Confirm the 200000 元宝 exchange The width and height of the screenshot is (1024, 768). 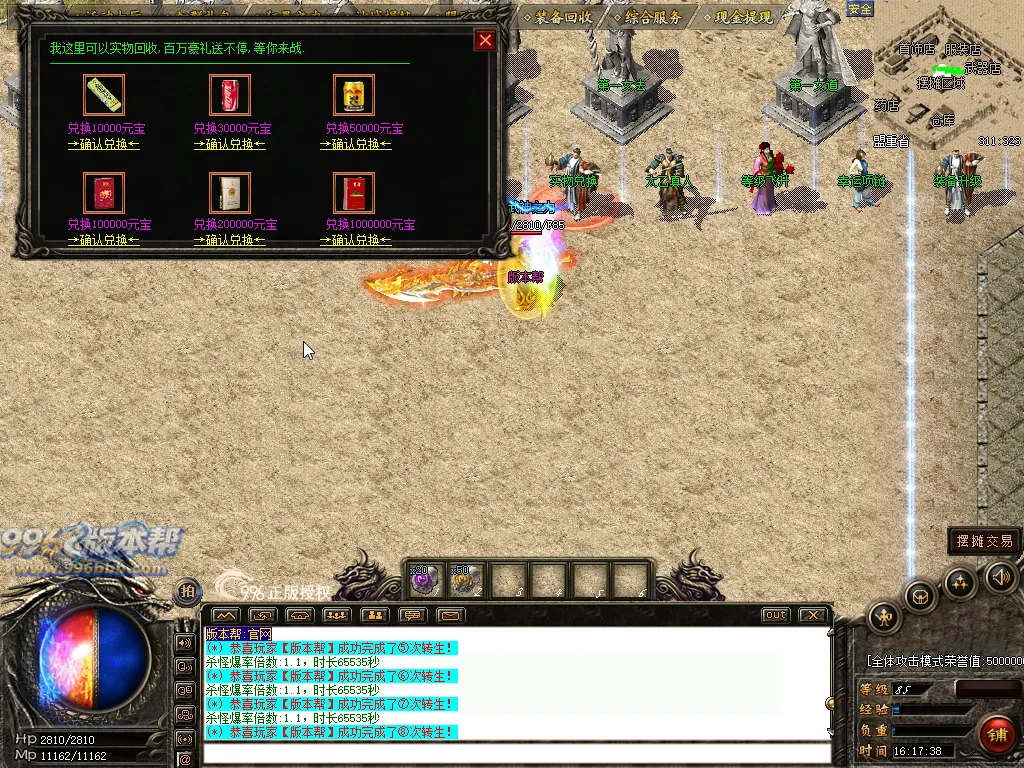pyautogui.click(x=229, y=240)
